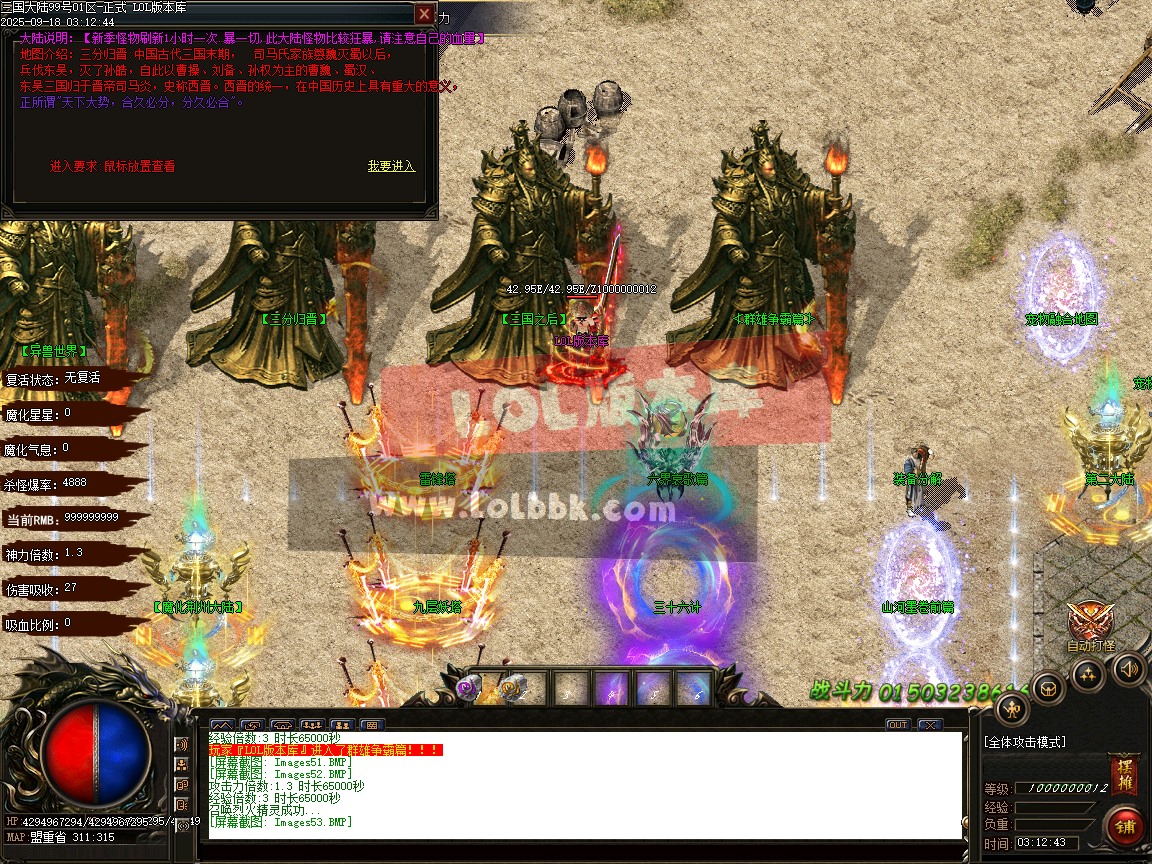Screen dimensions: 1152x864
Task: Click the 进入要求 entry requirements text
Action: 112,166
